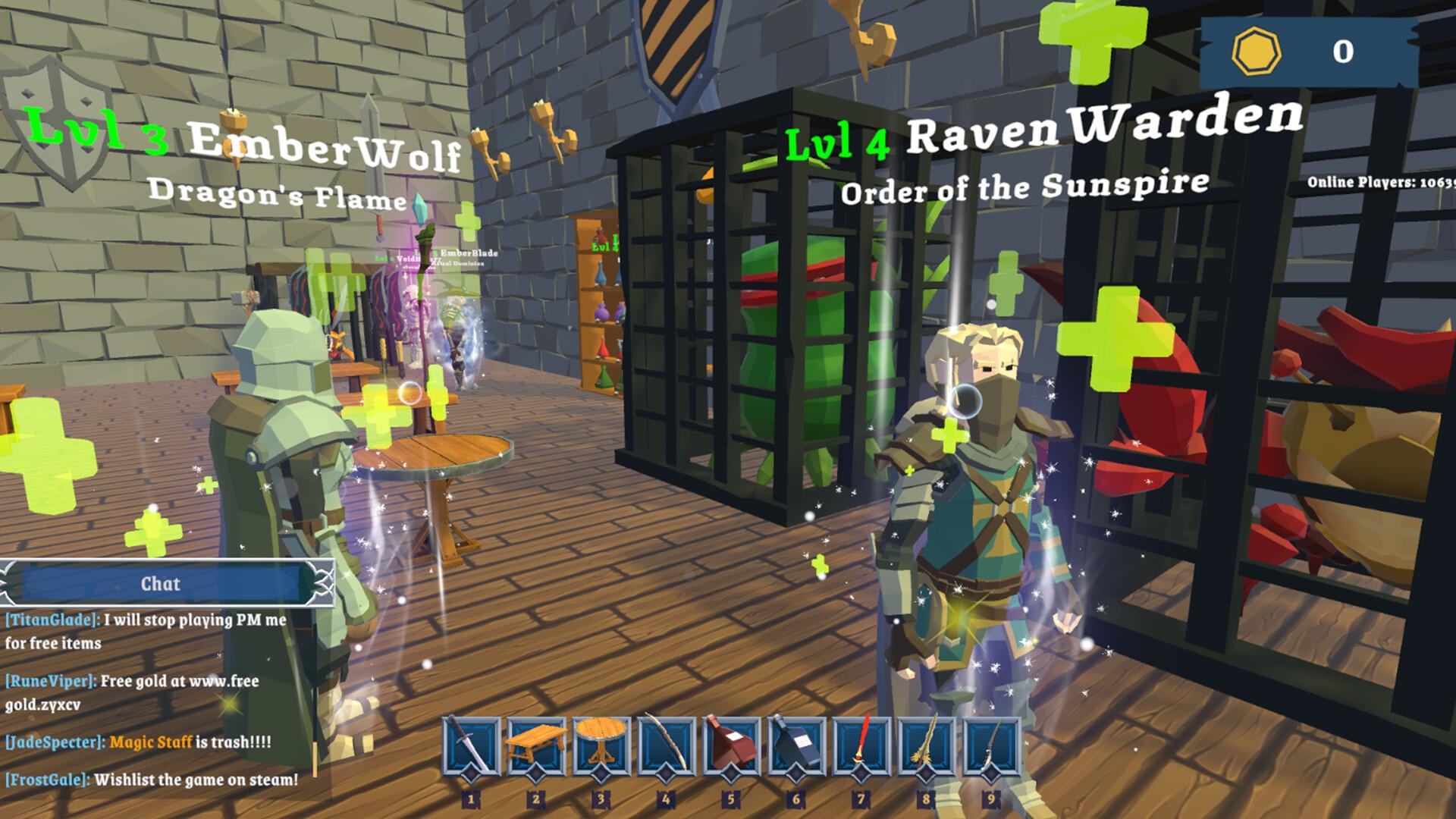1456x819 pixels.
Task: Equip the wooden bow from the hotbar
Action: [666, 748]
